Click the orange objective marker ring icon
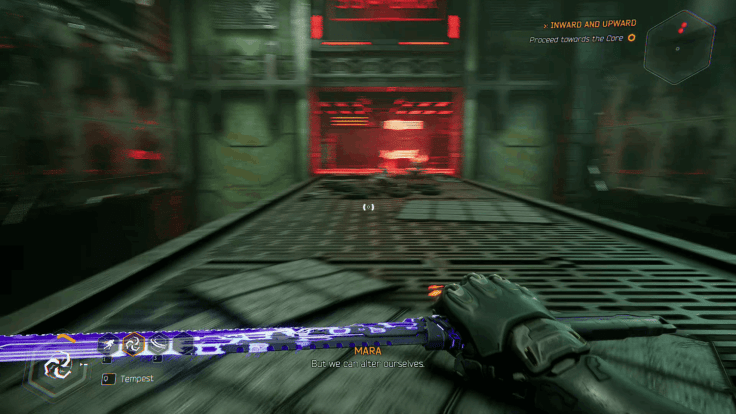736x414 pixels. click(631, 39)
